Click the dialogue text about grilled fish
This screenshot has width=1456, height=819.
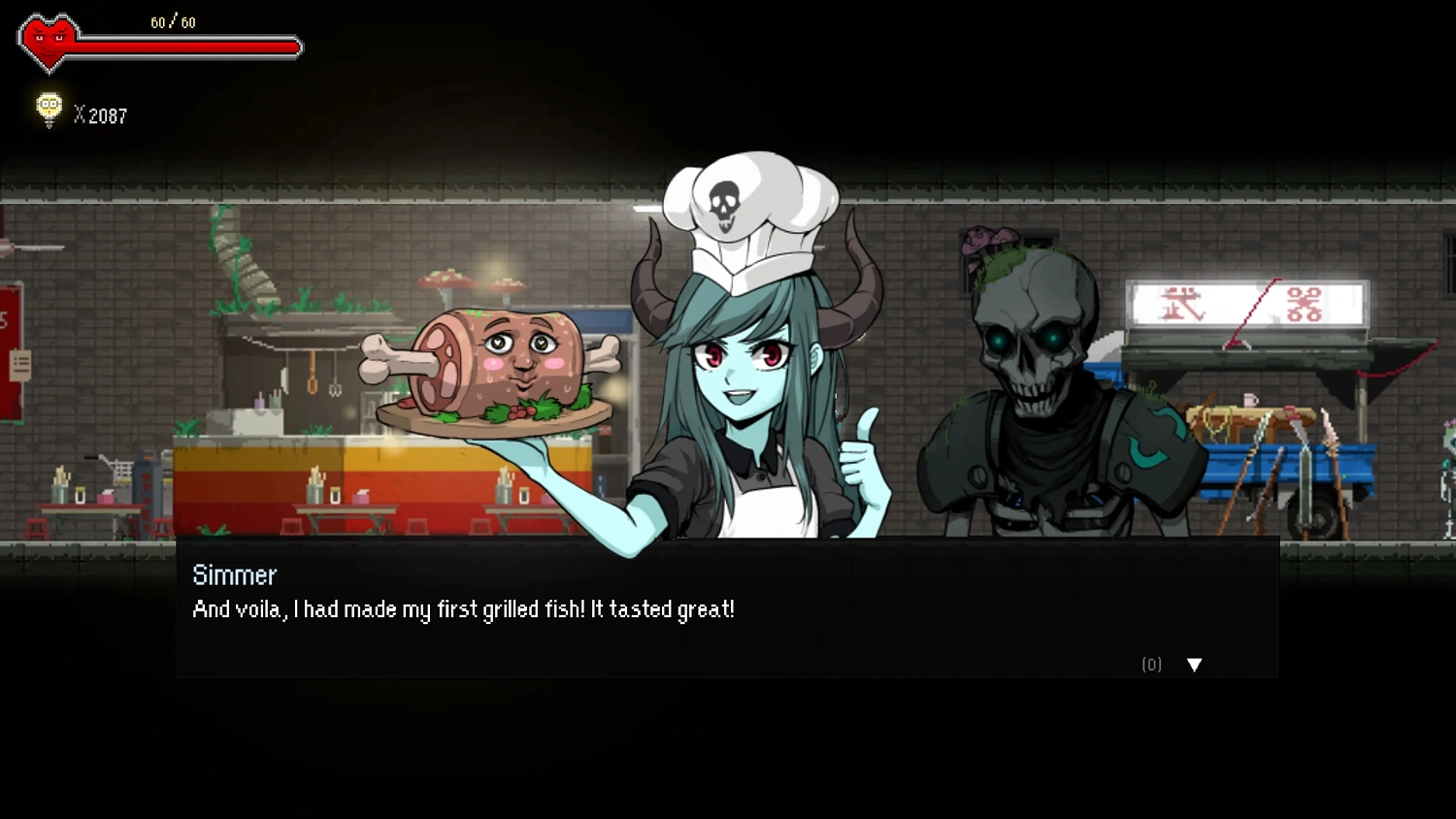pyautogui.click(x=463, y=609)
